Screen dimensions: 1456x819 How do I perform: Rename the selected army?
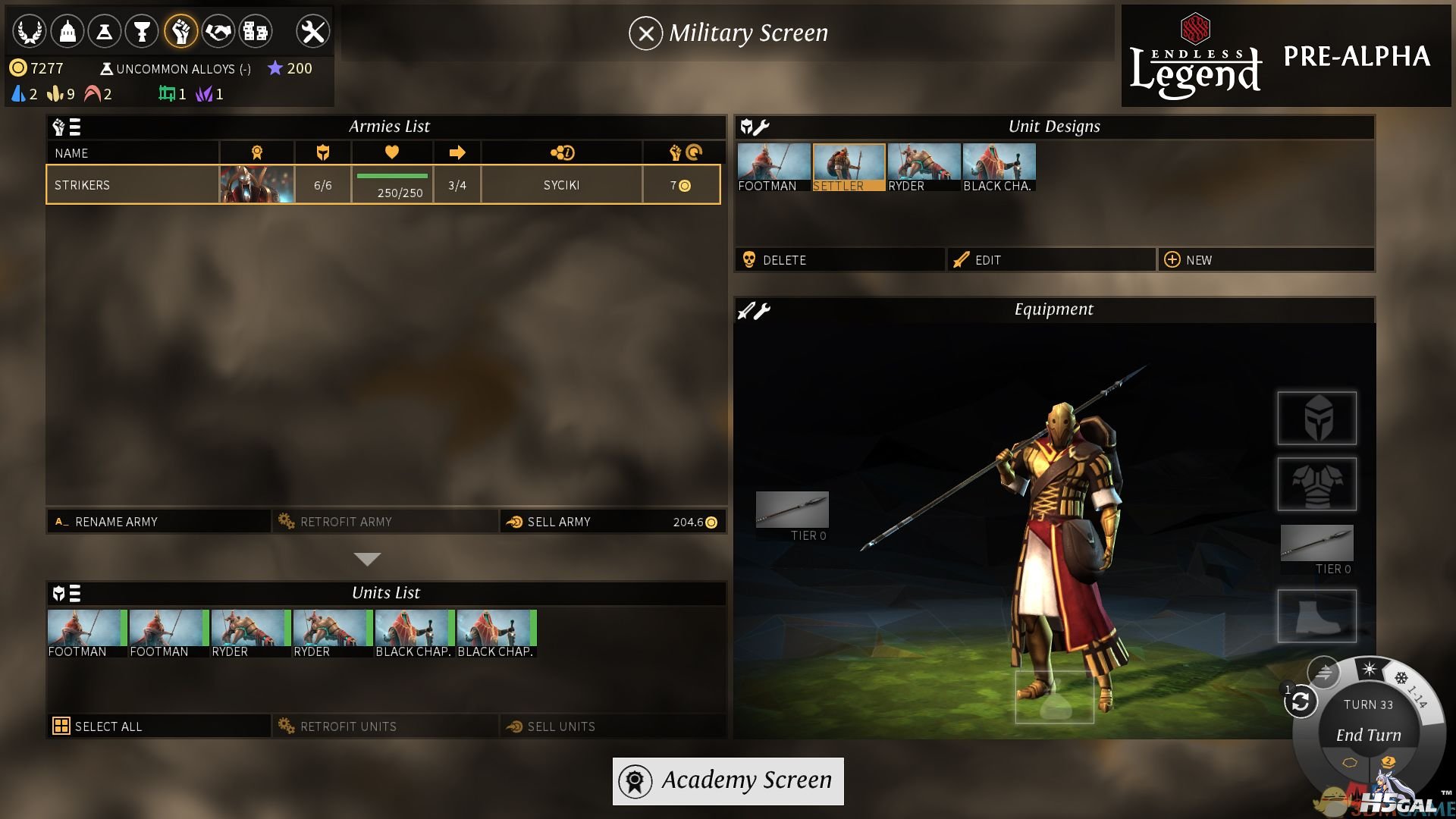click(158, 522)
